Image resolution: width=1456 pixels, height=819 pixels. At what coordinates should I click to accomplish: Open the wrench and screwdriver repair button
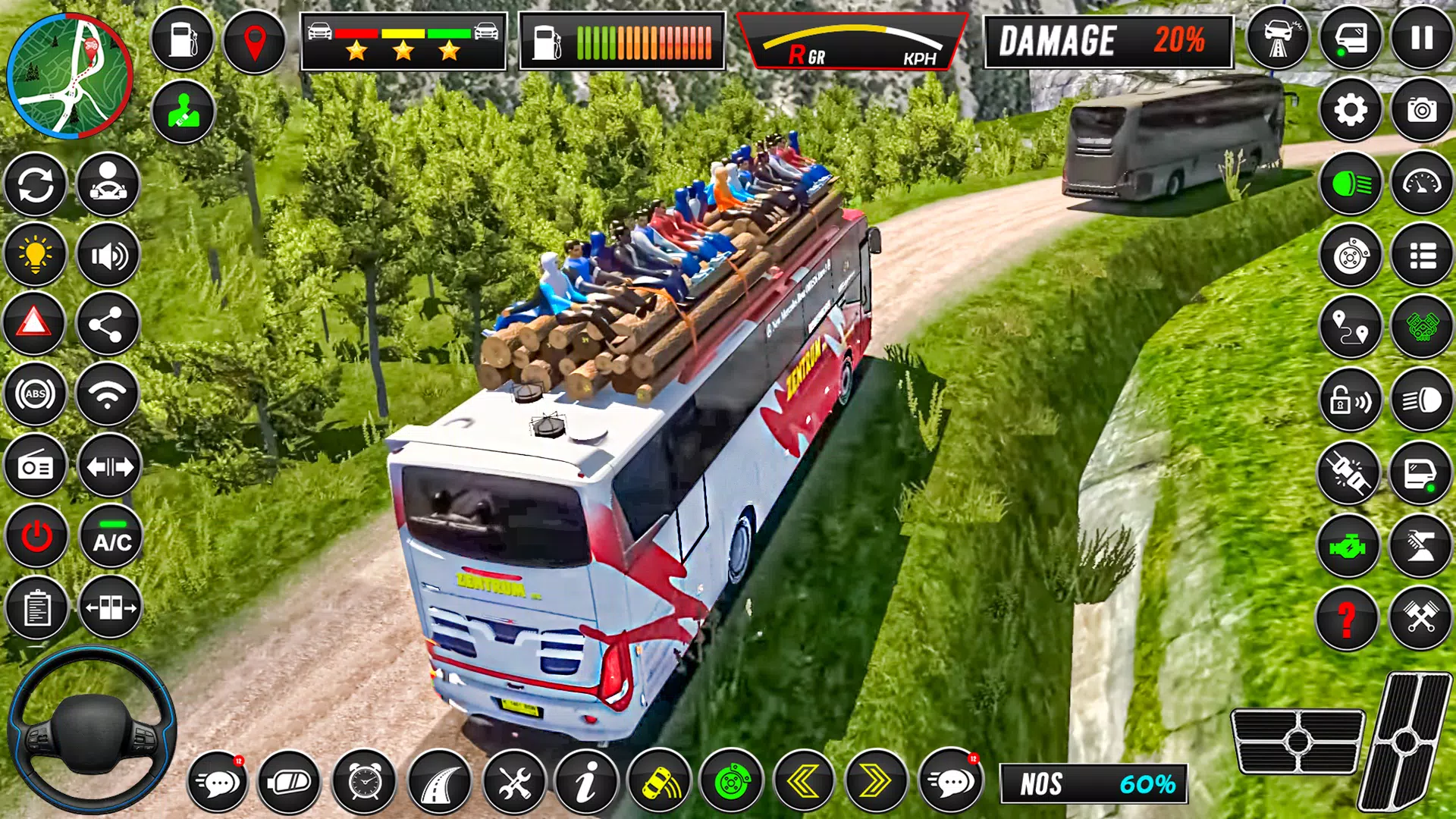tap(514, 781)
